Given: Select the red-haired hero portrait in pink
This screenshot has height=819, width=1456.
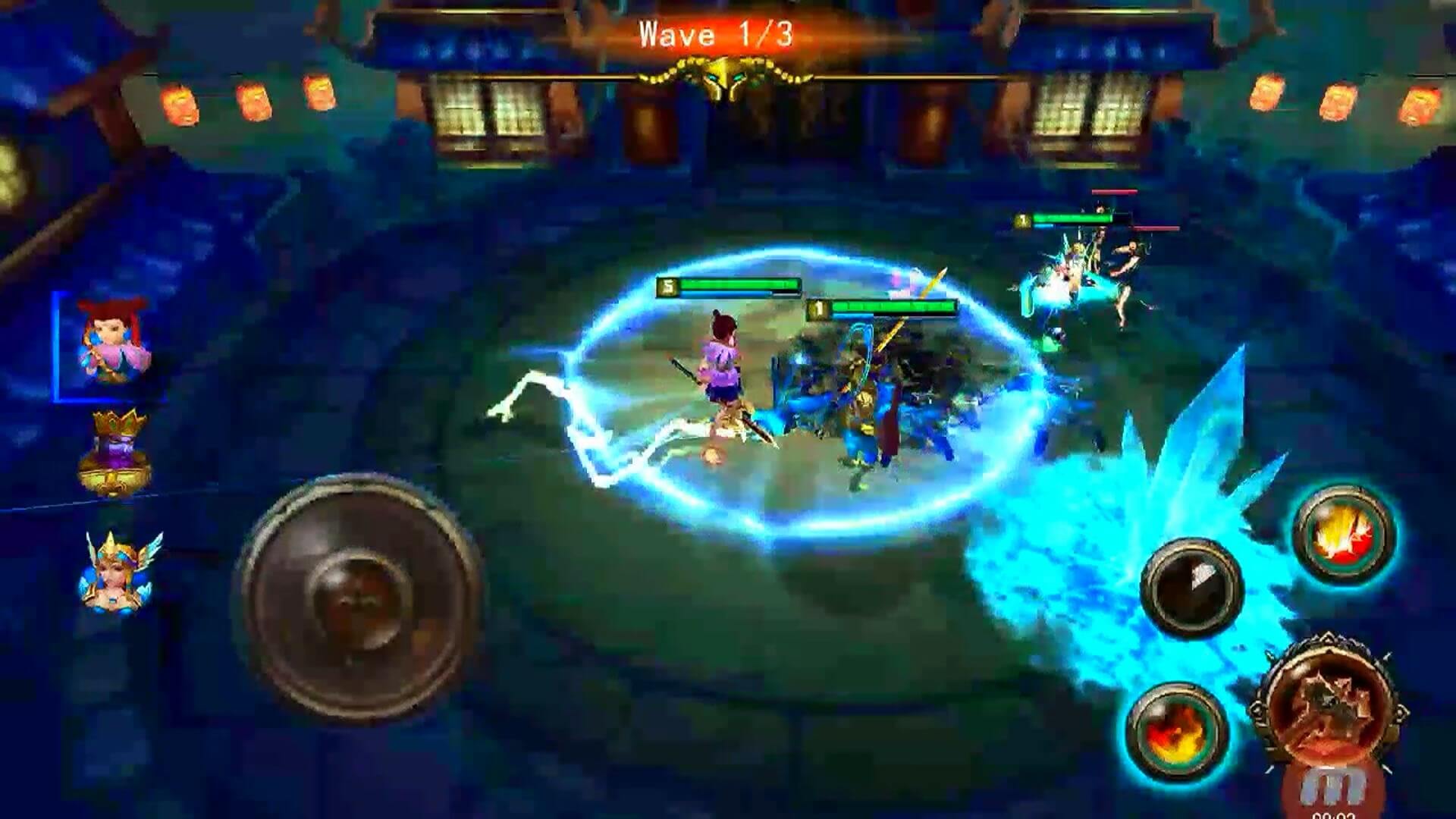Looking at the screenshot, I should coord(112,347).
